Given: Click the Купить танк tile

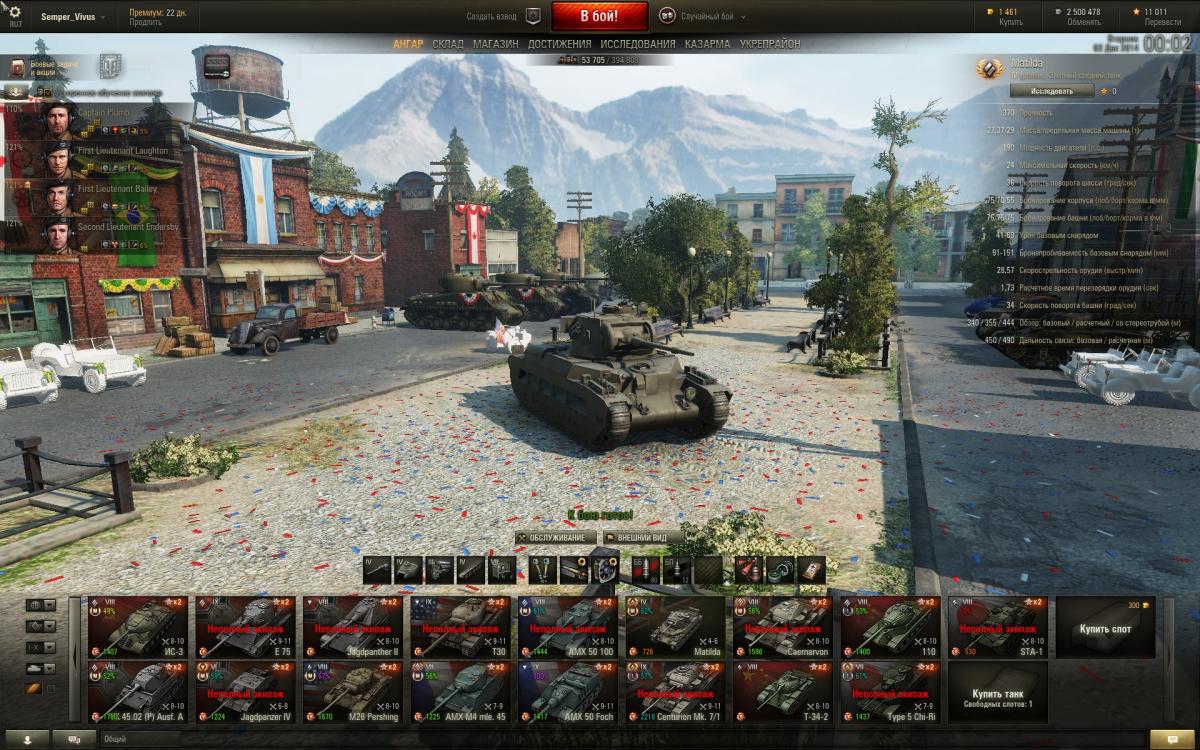Looking at the screenshot, I should (x=997, y=691).
